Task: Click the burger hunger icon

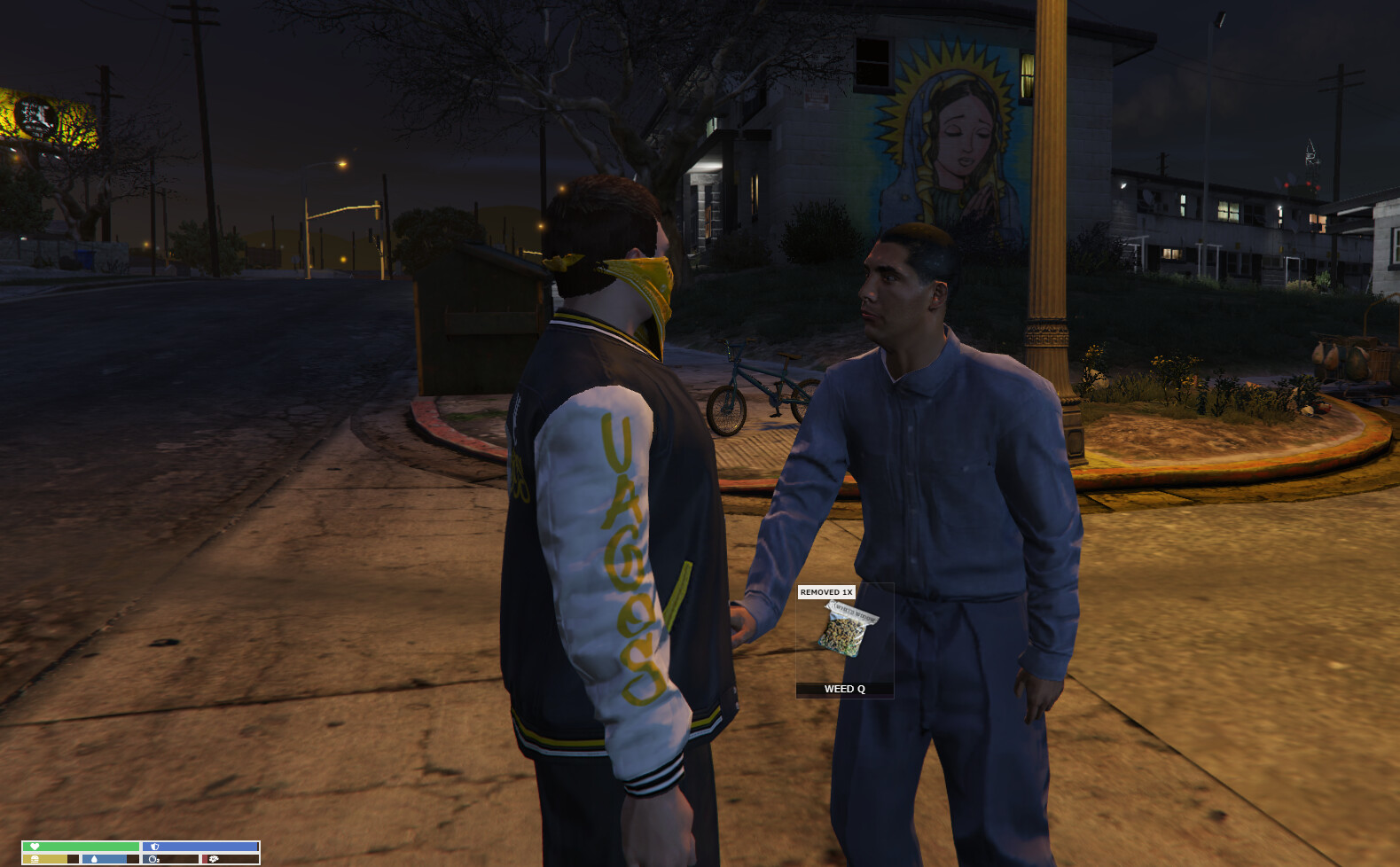Action: [35, 859]
